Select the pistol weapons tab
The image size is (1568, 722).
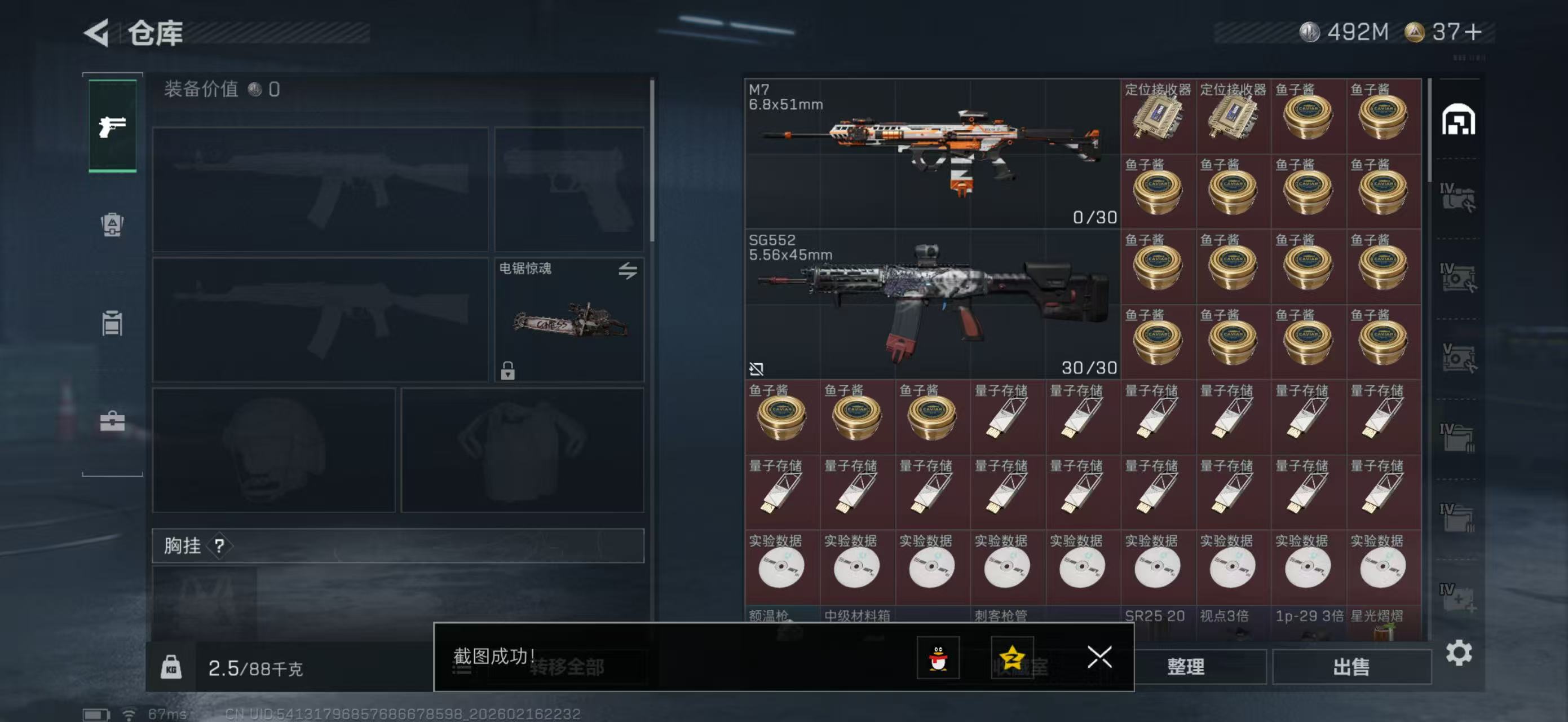113,126
